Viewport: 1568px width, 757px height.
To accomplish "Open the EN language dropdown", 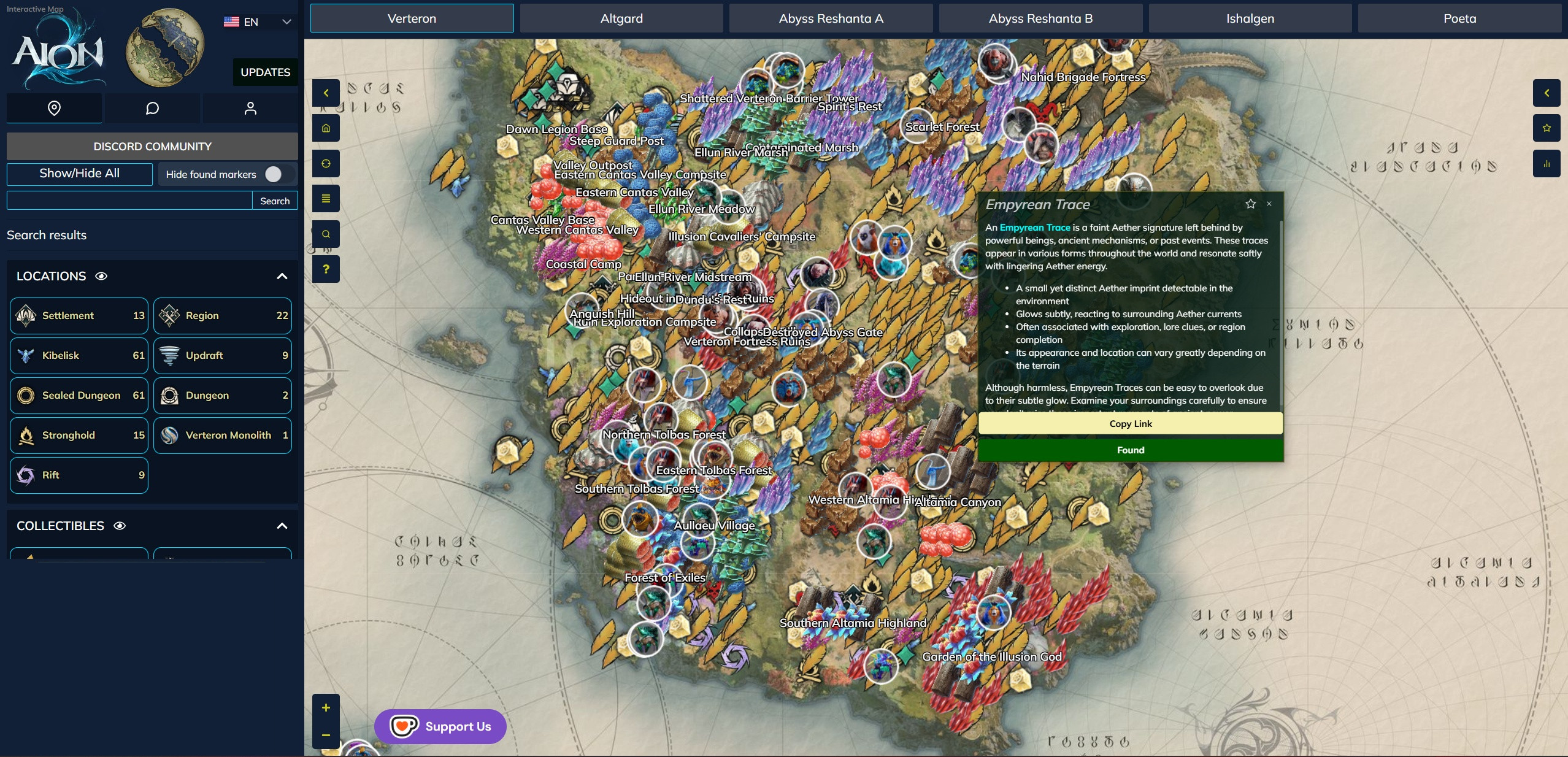I will click(x=257, y=22).
